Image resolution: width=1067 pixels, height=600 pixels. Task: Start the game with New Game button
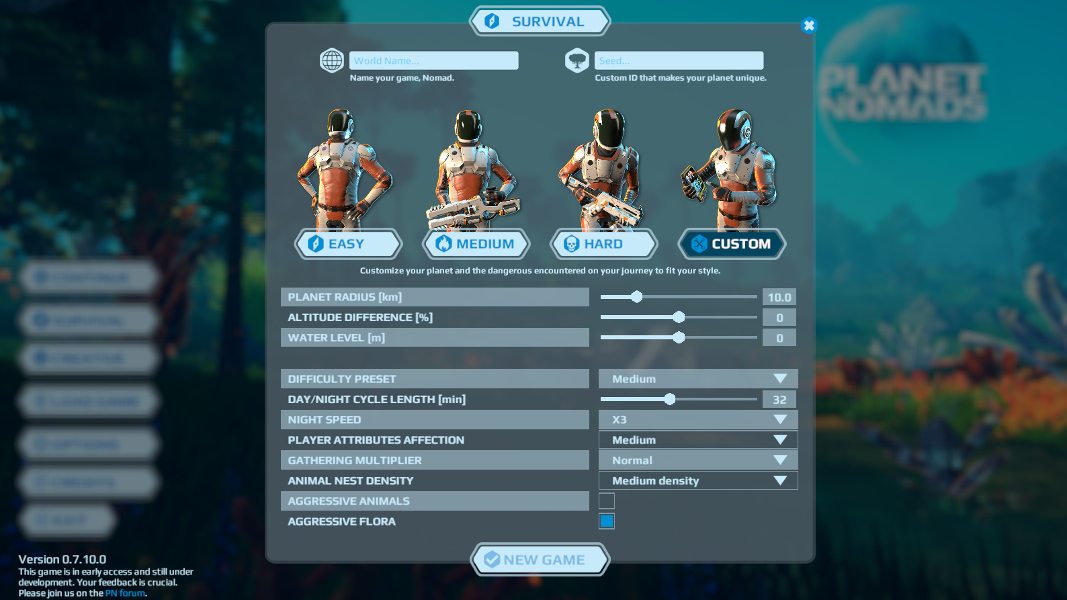coord(540,560)
